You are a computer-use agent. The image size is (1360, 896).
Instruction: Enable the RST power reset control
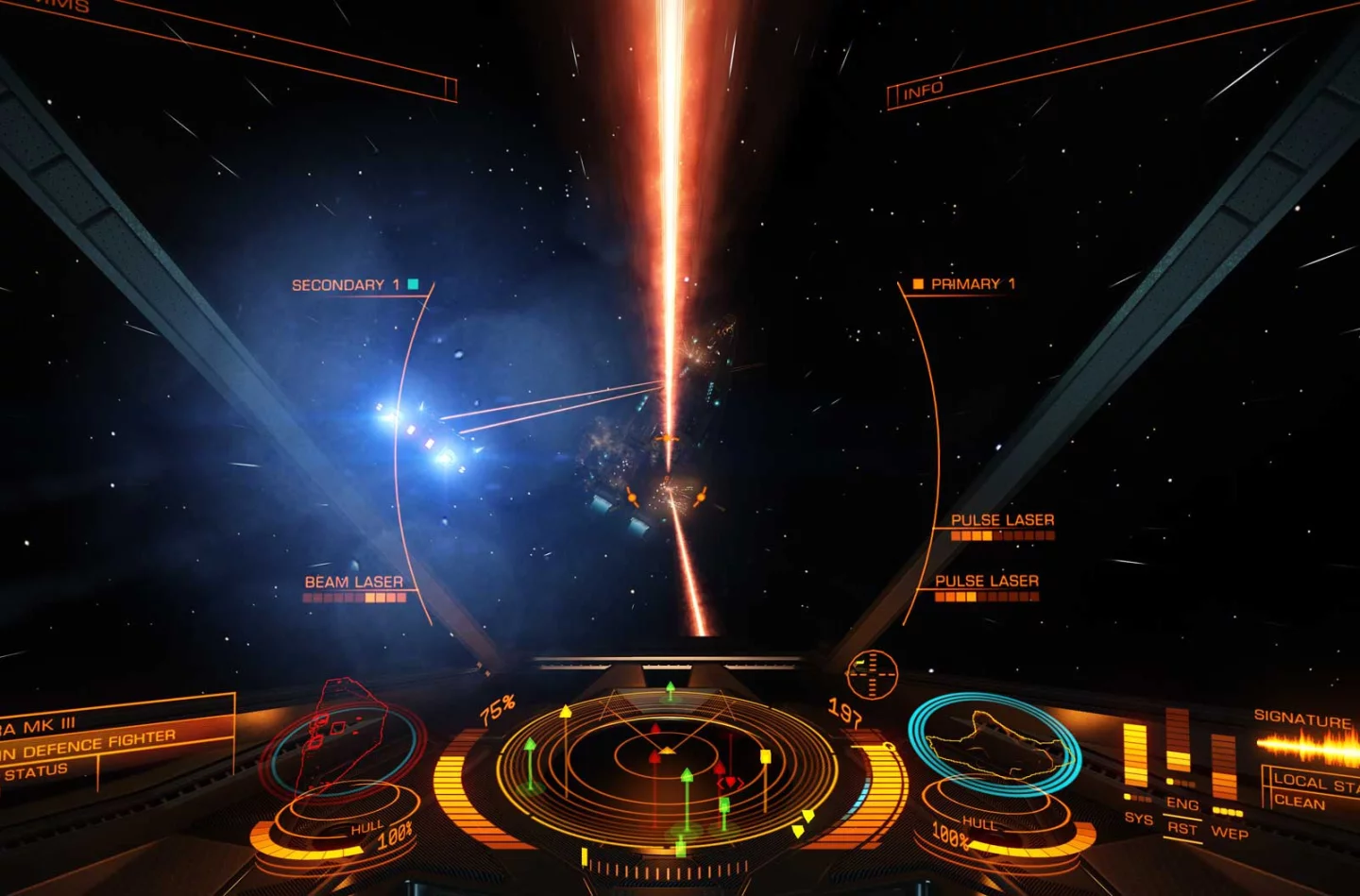click(1182, 828)
